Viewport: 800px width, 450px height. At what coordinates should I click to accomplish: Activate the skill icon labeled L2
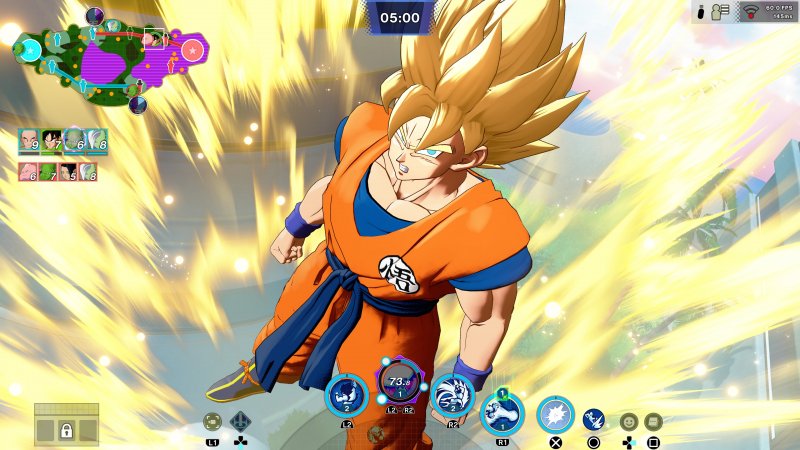click(x=347, y=397)
